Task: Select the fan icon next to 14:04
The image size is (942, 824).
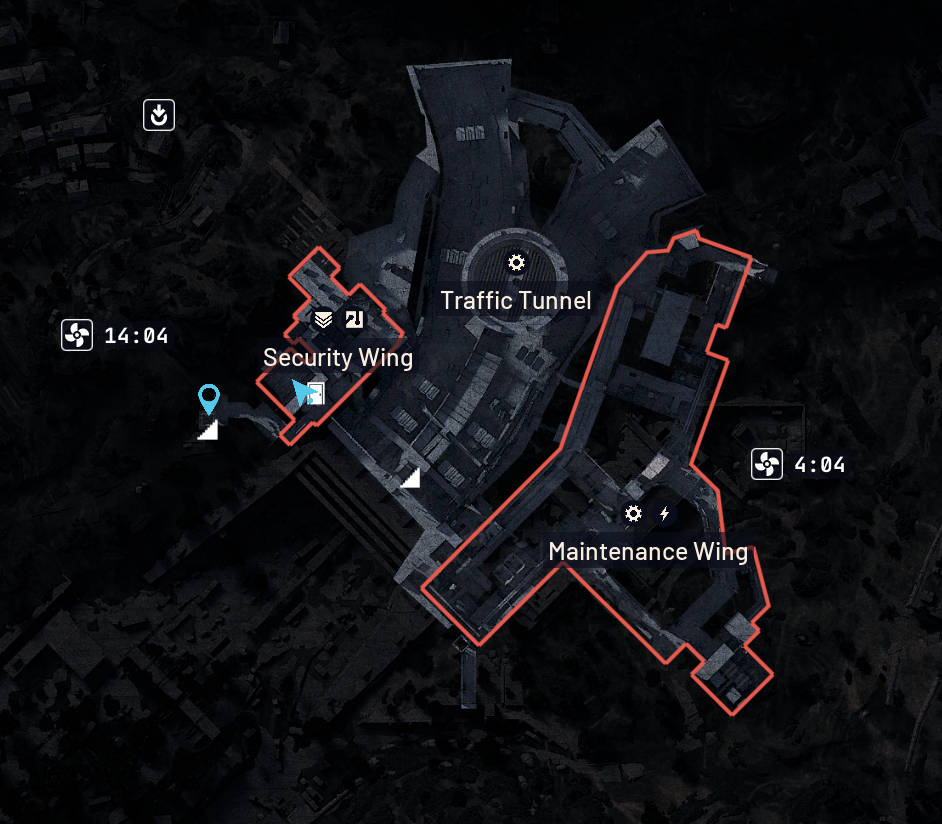Action: tap(77, 335)
